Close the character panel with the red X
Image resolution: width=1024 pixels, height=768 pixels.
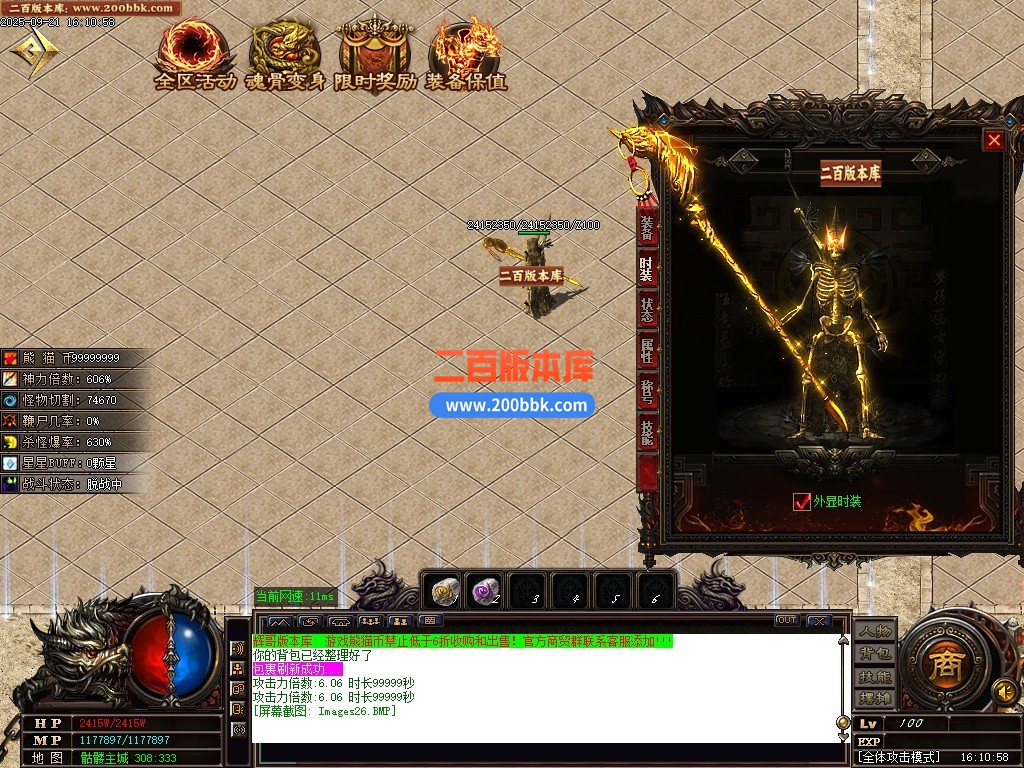pos(993,141)
